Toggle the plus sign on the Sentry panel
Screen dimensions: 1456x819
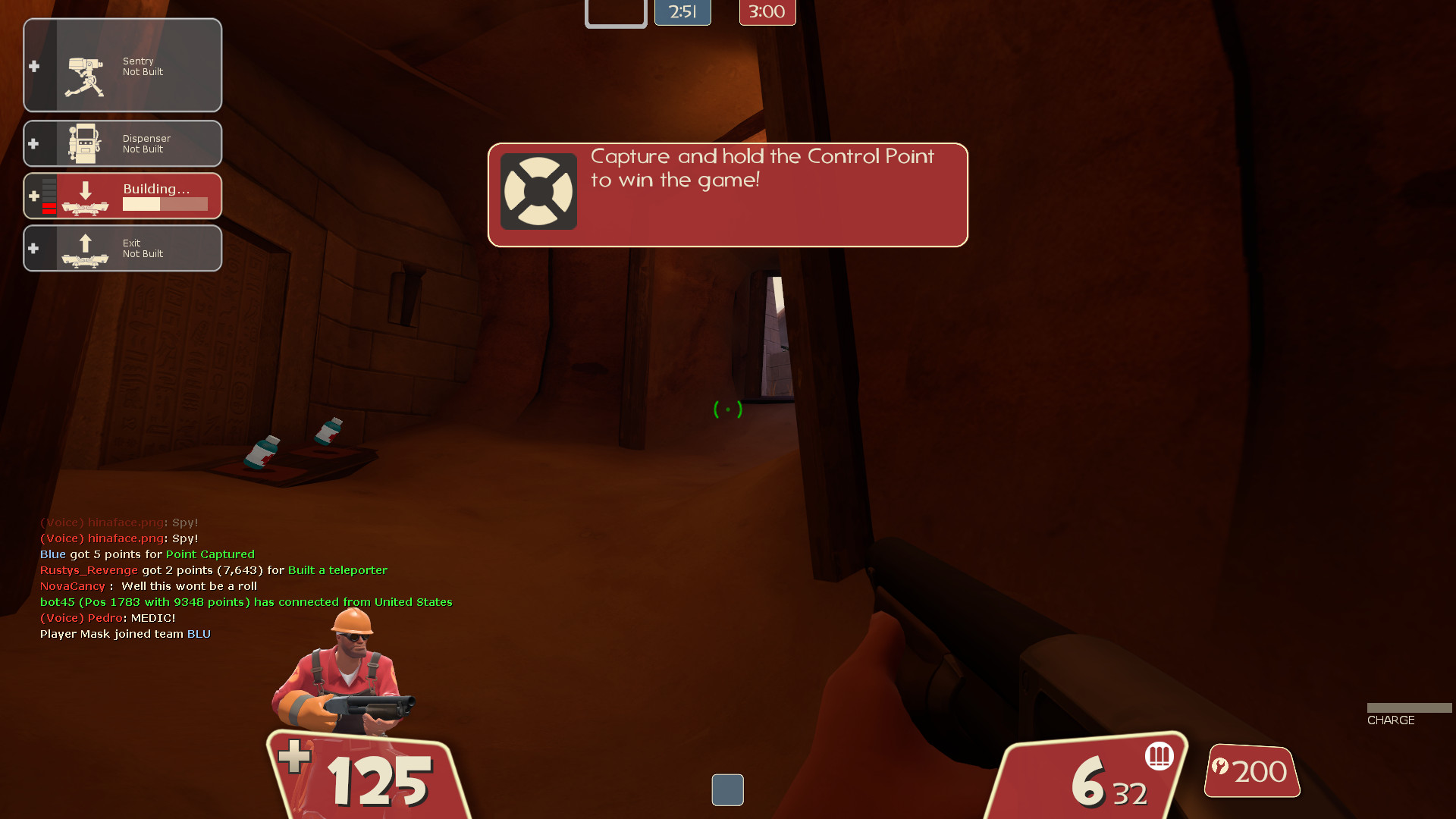tap(33, 65)
